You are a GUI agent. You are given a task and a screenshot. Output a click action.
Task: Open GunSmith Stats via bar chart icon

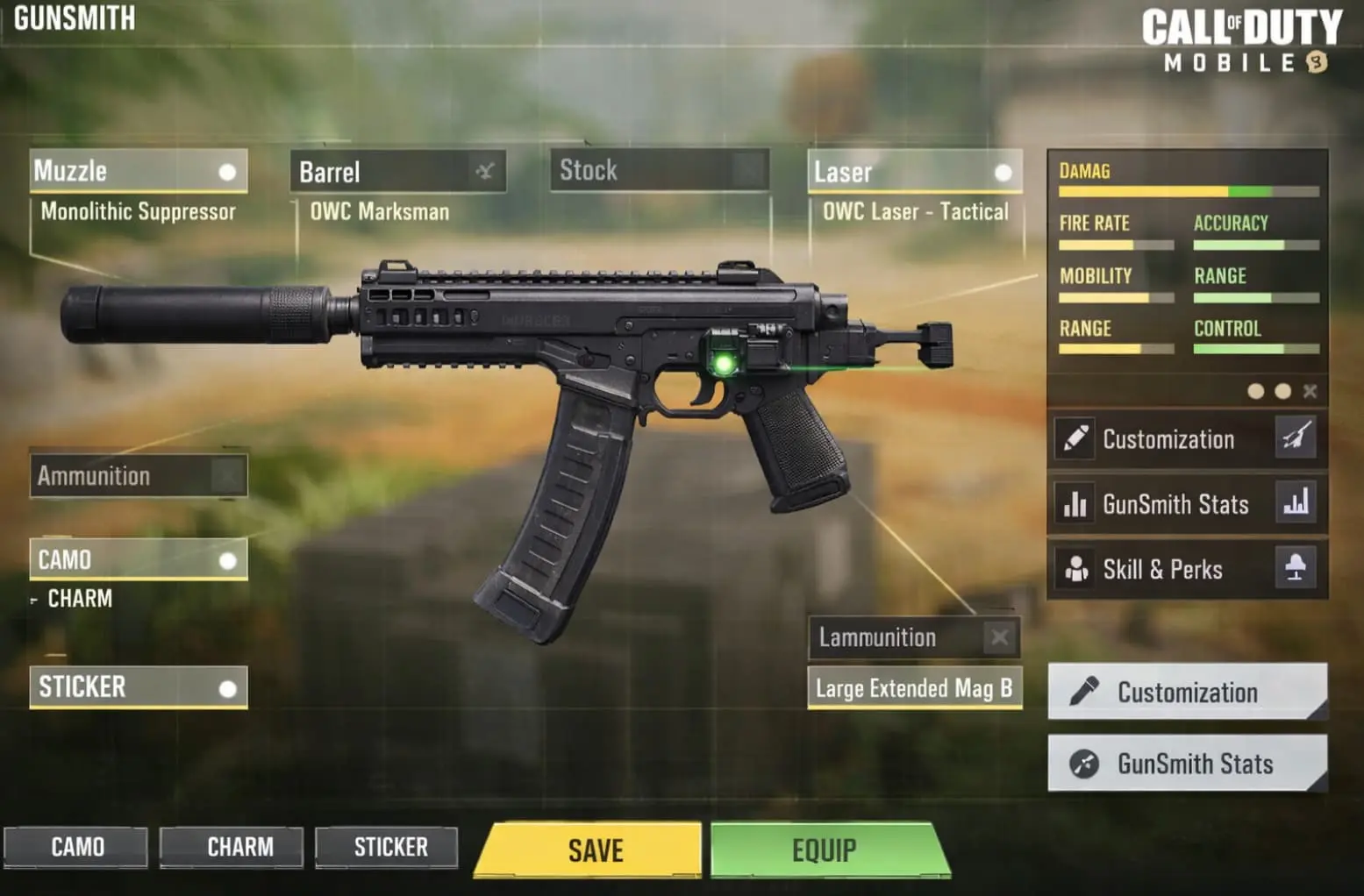point(1076,504)
